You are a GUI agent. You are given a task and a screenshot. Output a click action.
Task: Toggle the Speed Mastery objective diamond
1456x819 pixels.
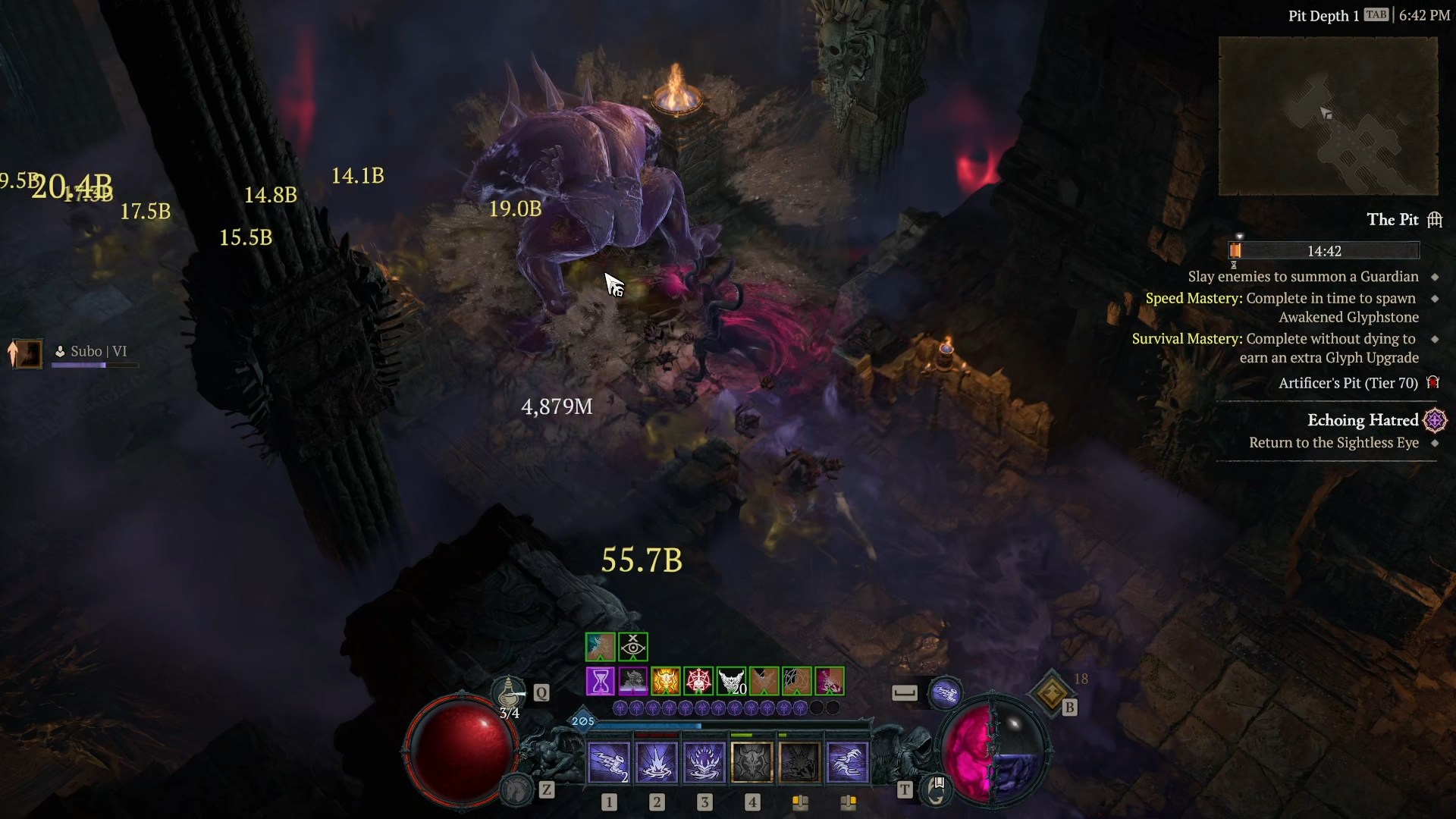1435,299
